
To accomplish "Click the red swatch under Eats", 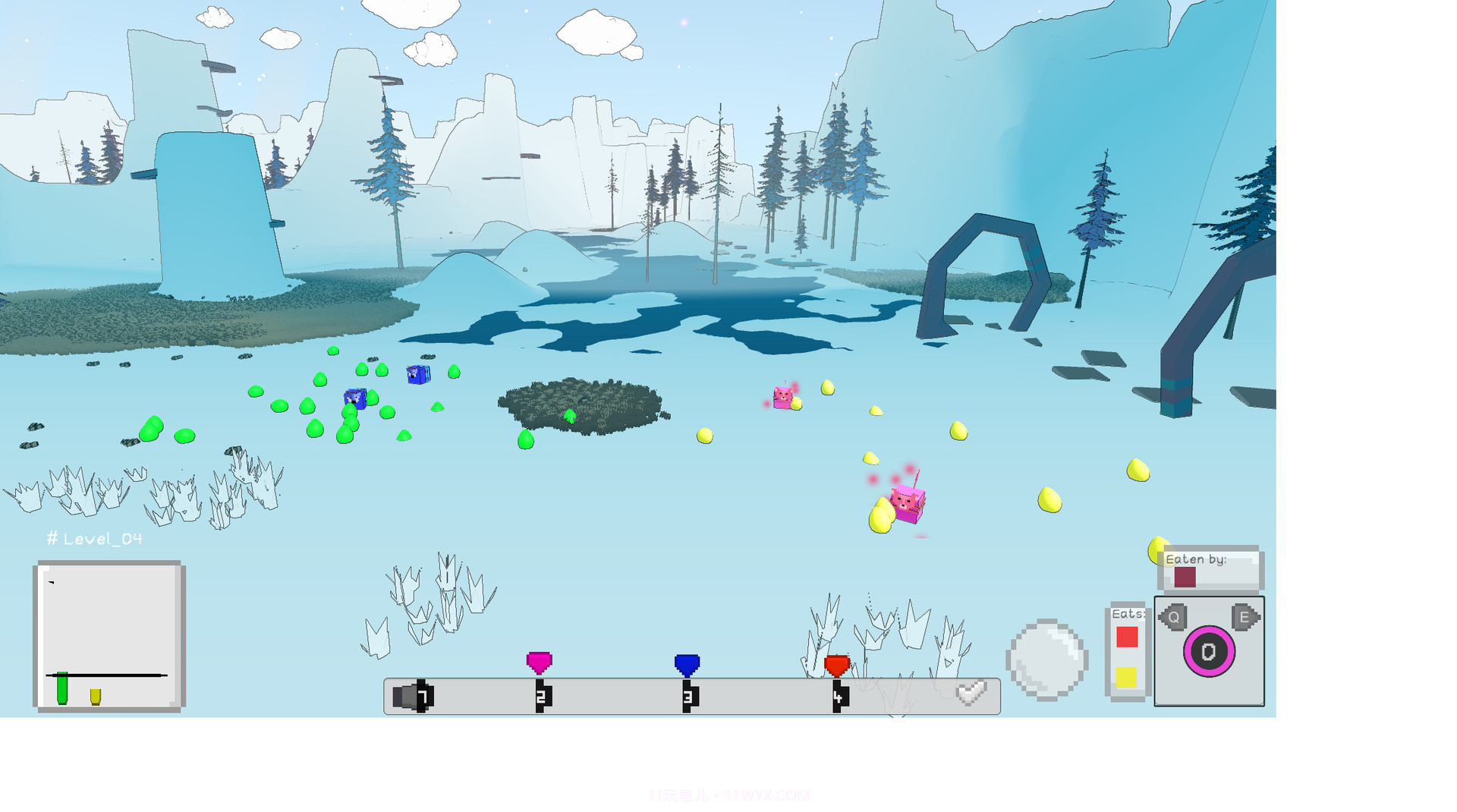I will [1127, 637].
